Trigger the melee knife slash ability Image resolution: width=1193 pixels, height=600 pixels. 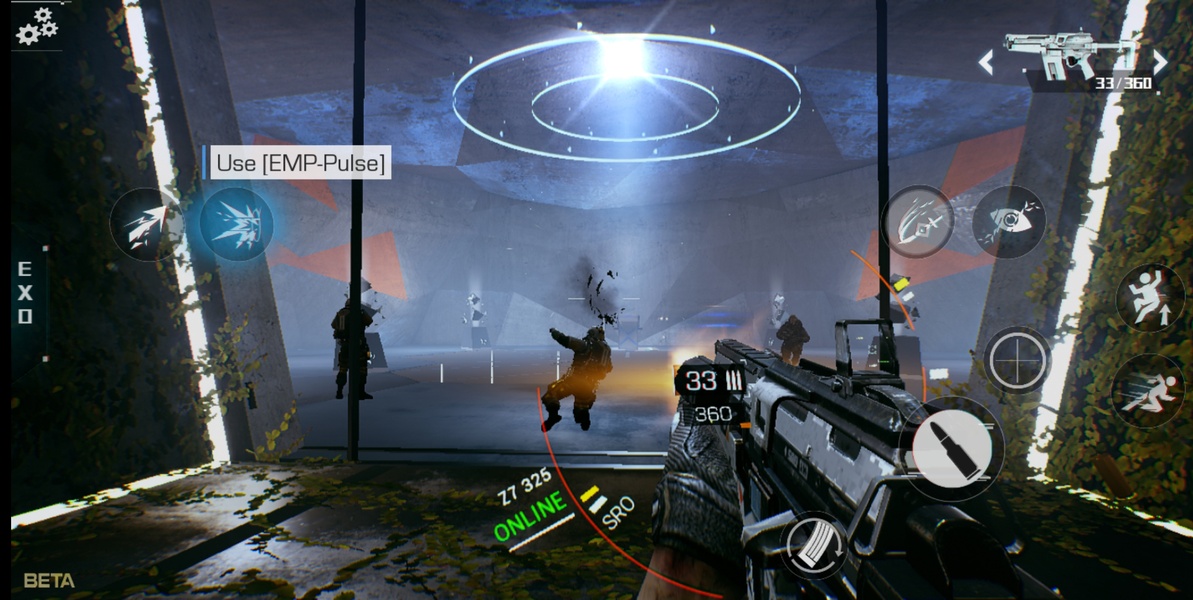tap(917, 223)
